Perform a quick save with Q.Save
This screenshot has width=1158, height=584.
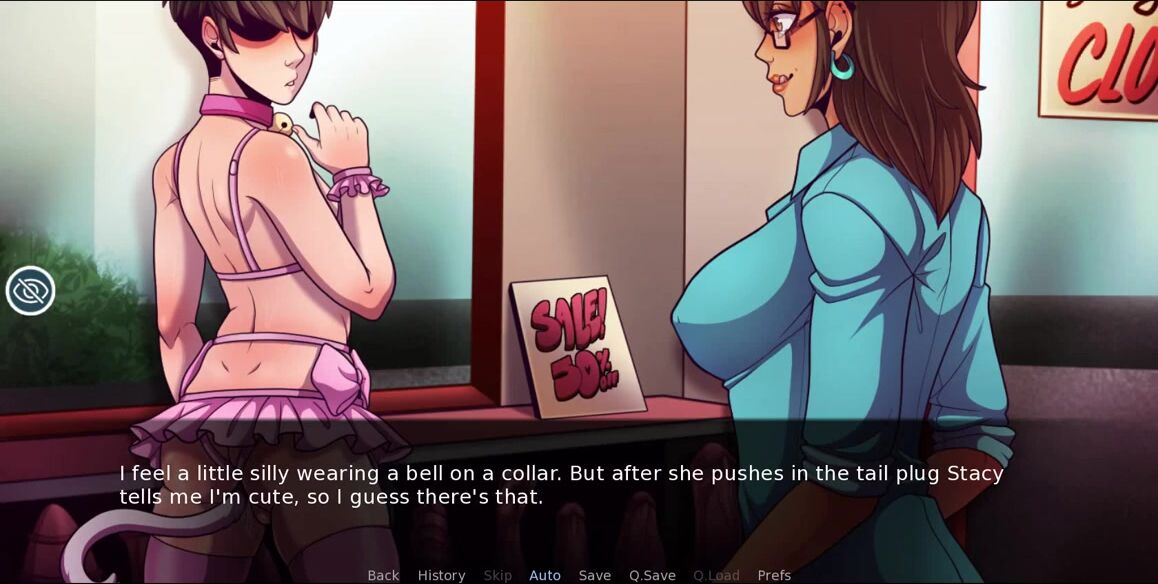click(x=652, y=575)
